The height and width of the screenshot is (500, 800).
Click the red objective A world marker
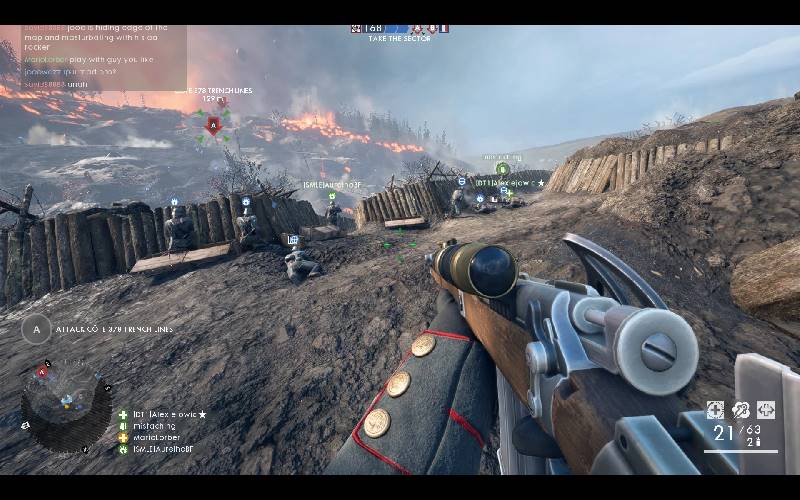pos(213,125)
